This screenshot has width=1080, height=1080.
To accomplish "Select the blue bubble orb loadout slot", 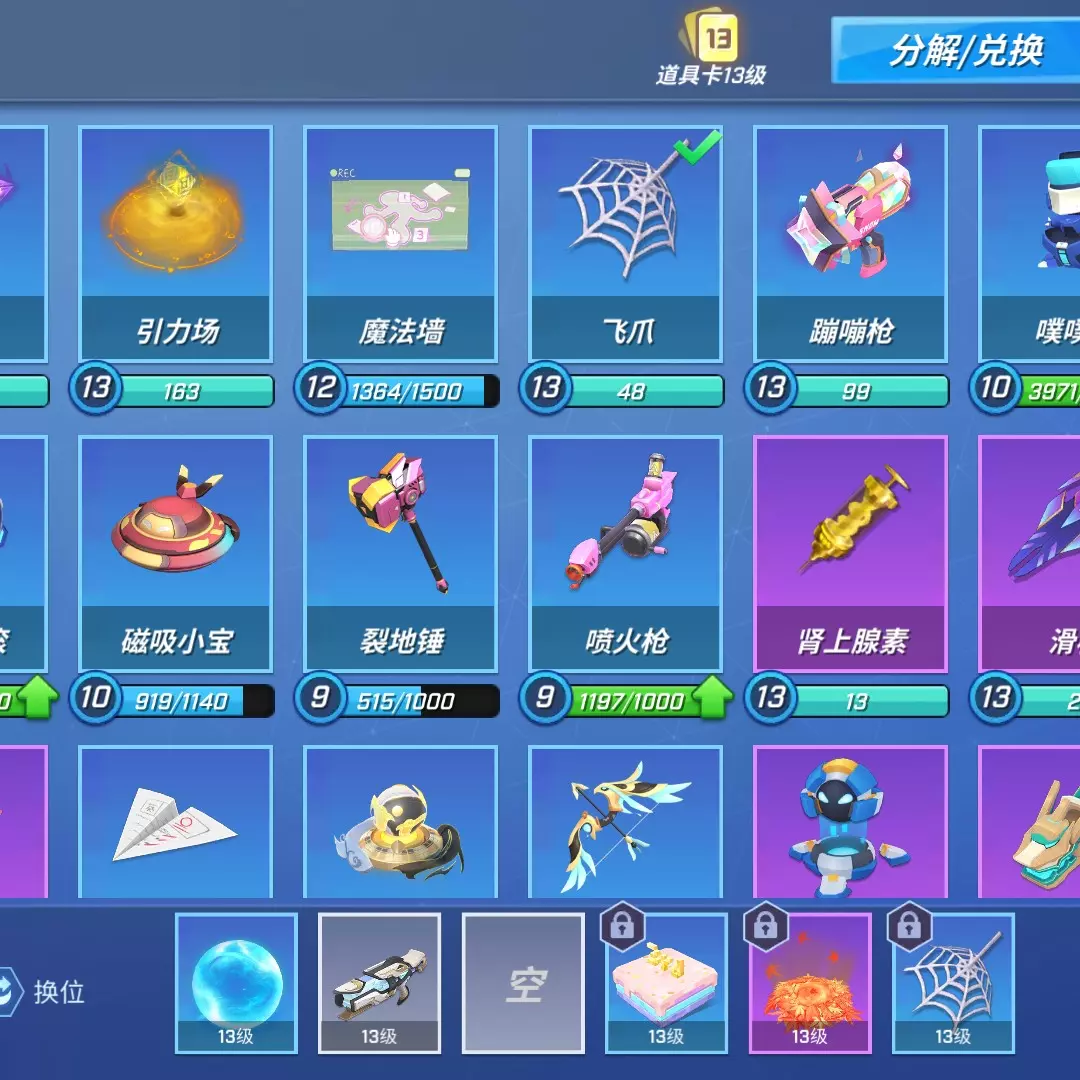I will click(236, 982).
